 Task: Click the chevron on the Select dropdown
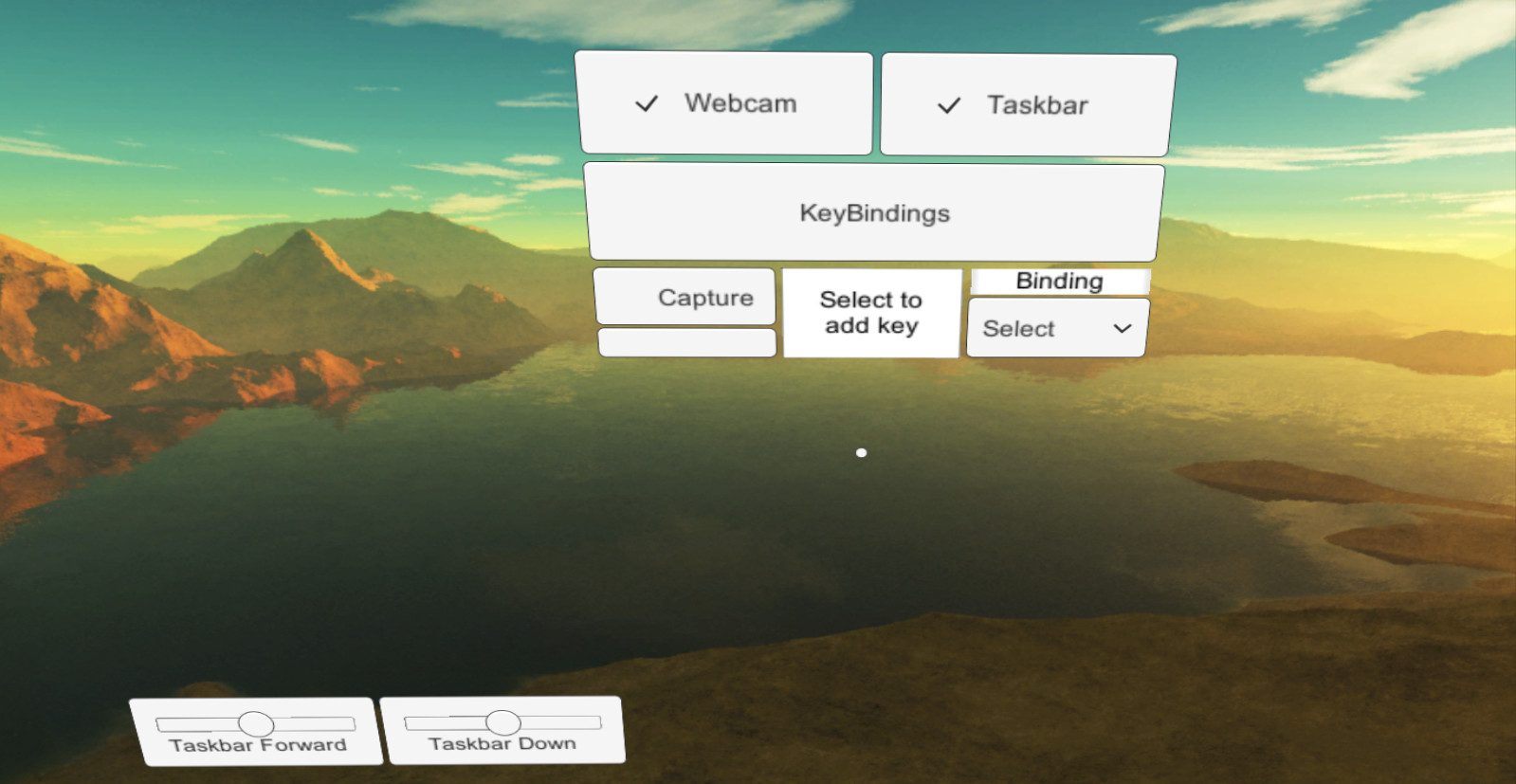tap(1121, 328)
